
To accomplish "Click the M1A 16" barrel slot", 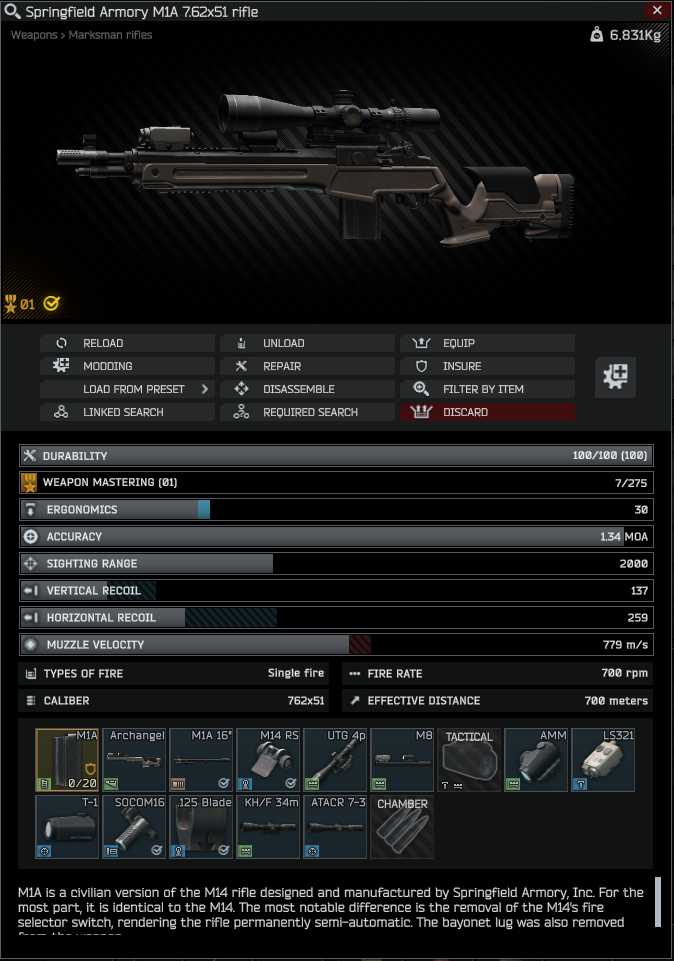I will [x=201, y=760].
